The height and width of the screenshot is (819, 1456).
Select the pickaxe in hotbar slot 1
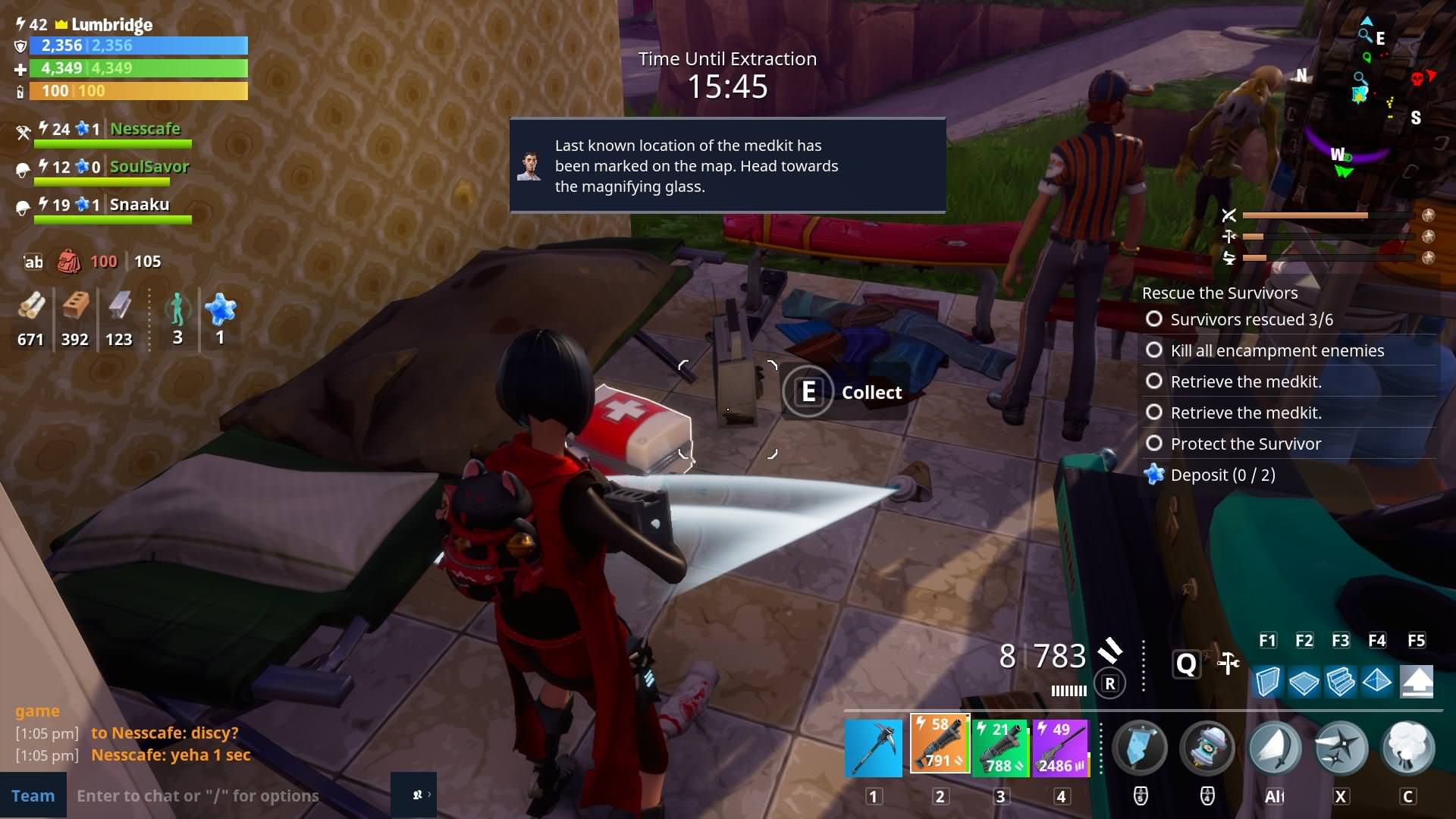[x=874, y=747]
